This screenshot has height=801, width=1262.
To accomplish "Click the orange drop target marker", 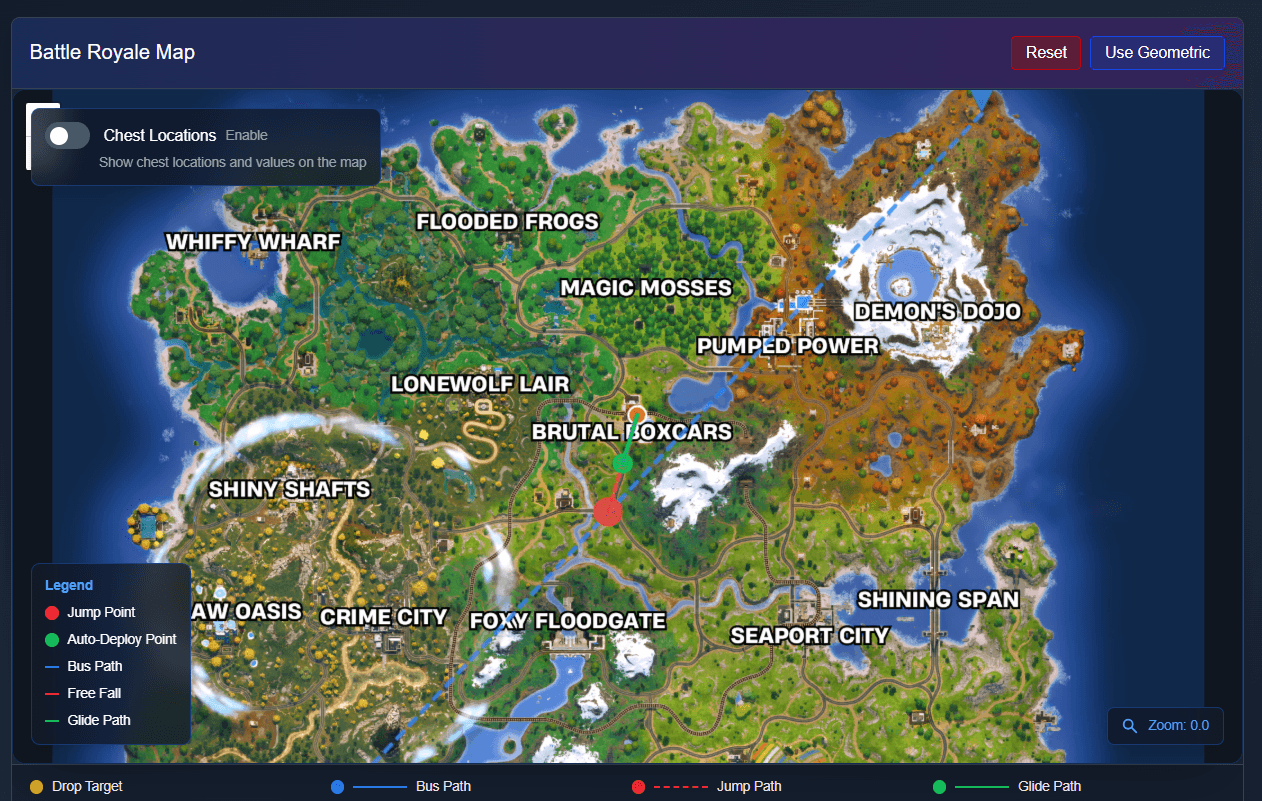I will (636, 414).
